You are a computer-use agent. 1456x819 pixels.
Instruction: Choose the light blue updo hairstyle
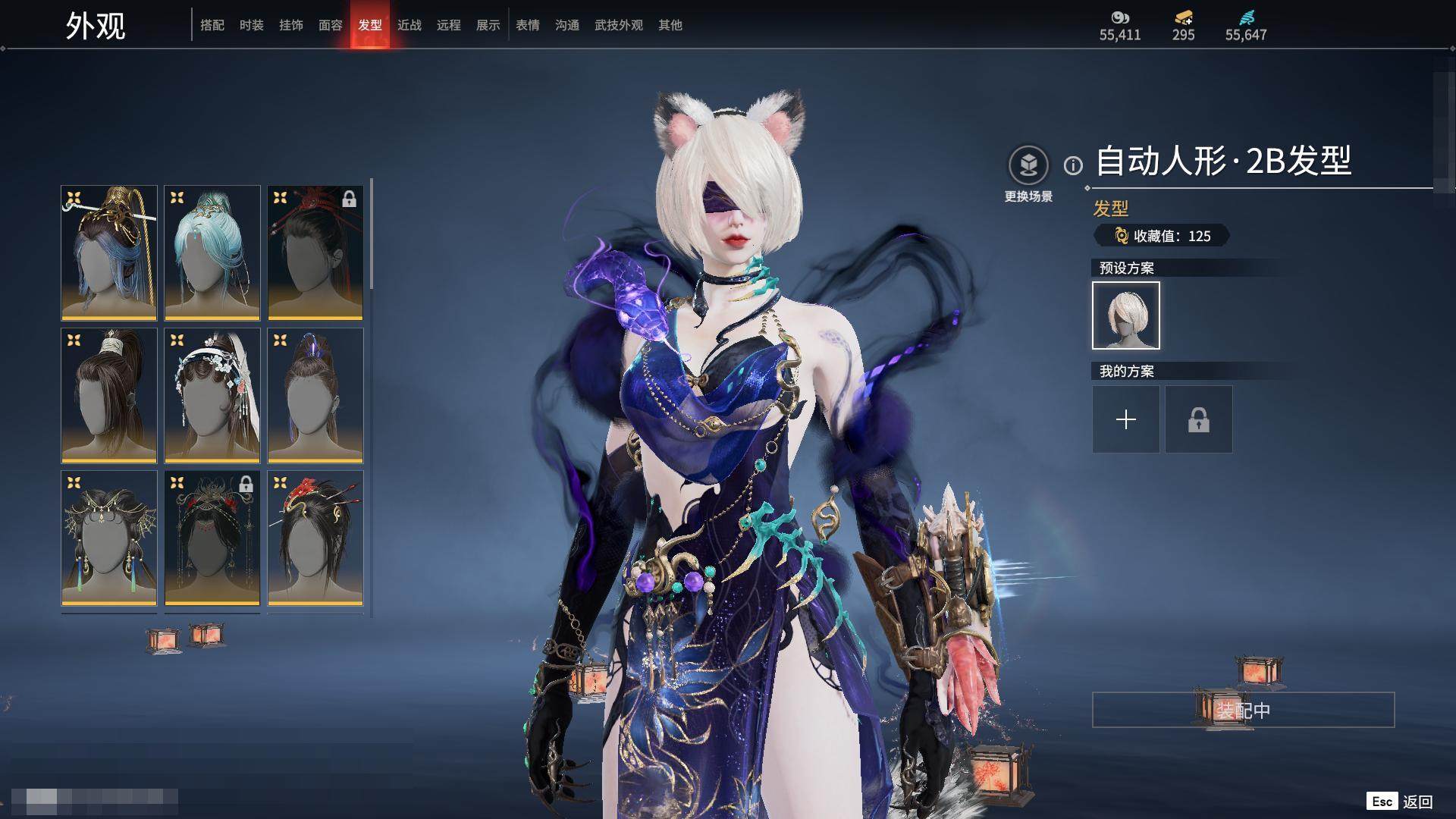[212, 253]
